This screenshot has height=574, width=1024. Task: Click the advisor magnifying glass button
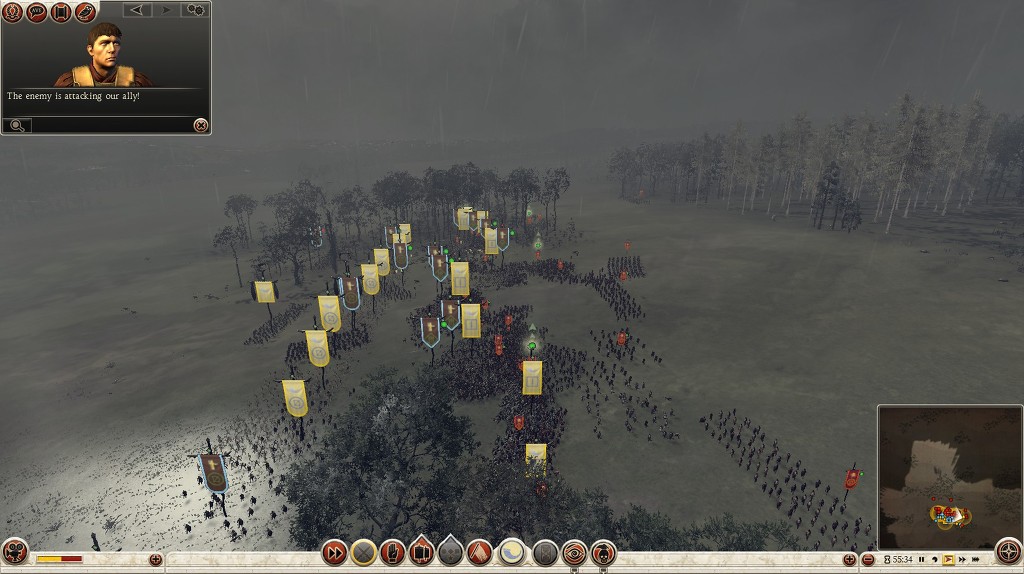pyautogui.click(x=17, y=125)
